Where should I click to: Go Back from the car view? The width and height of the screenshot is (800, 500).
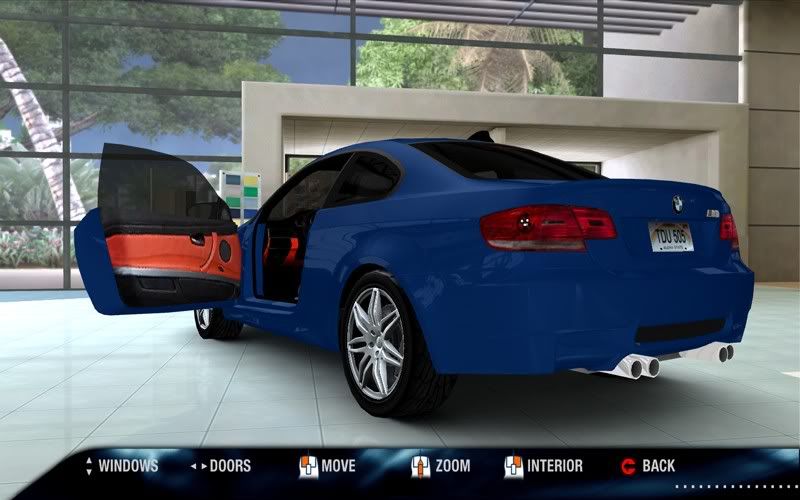click(658, 466)
